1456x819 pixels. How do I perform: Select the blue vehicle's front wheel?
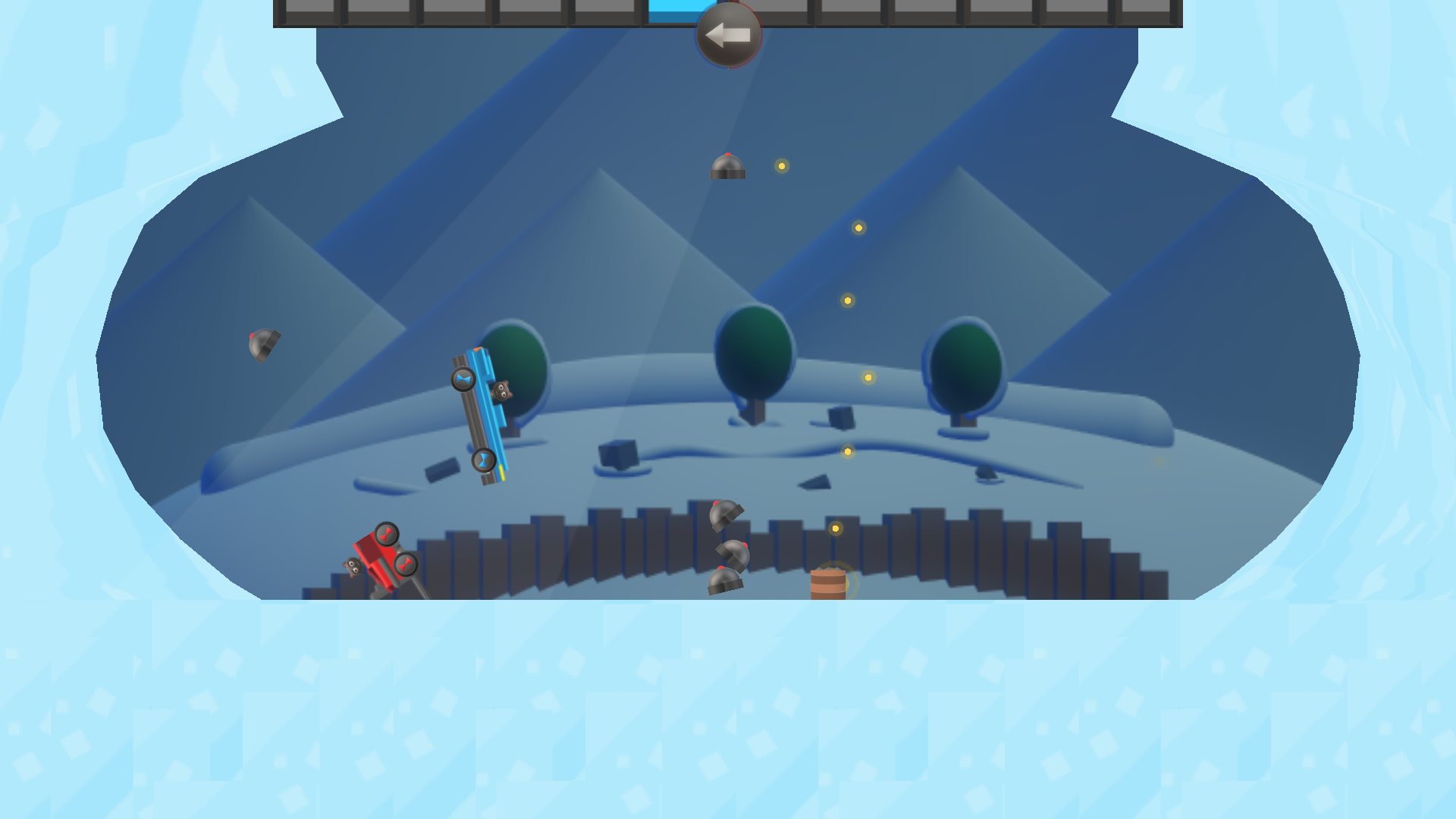[463, 381]
